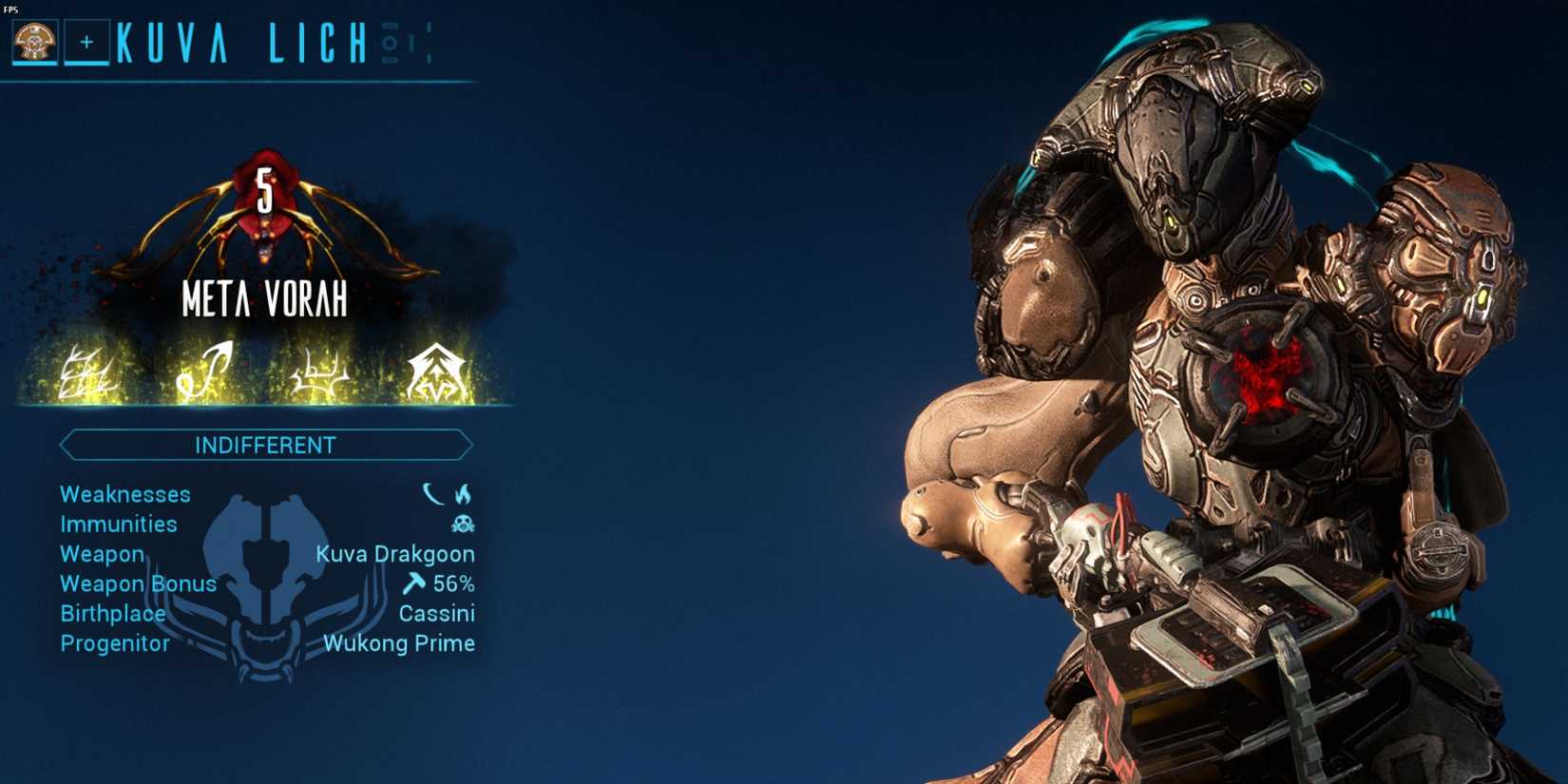This screenshot has height=784, width=1568.
Task: Click the plus button to add a lich slot
Action: coord(86,41)
